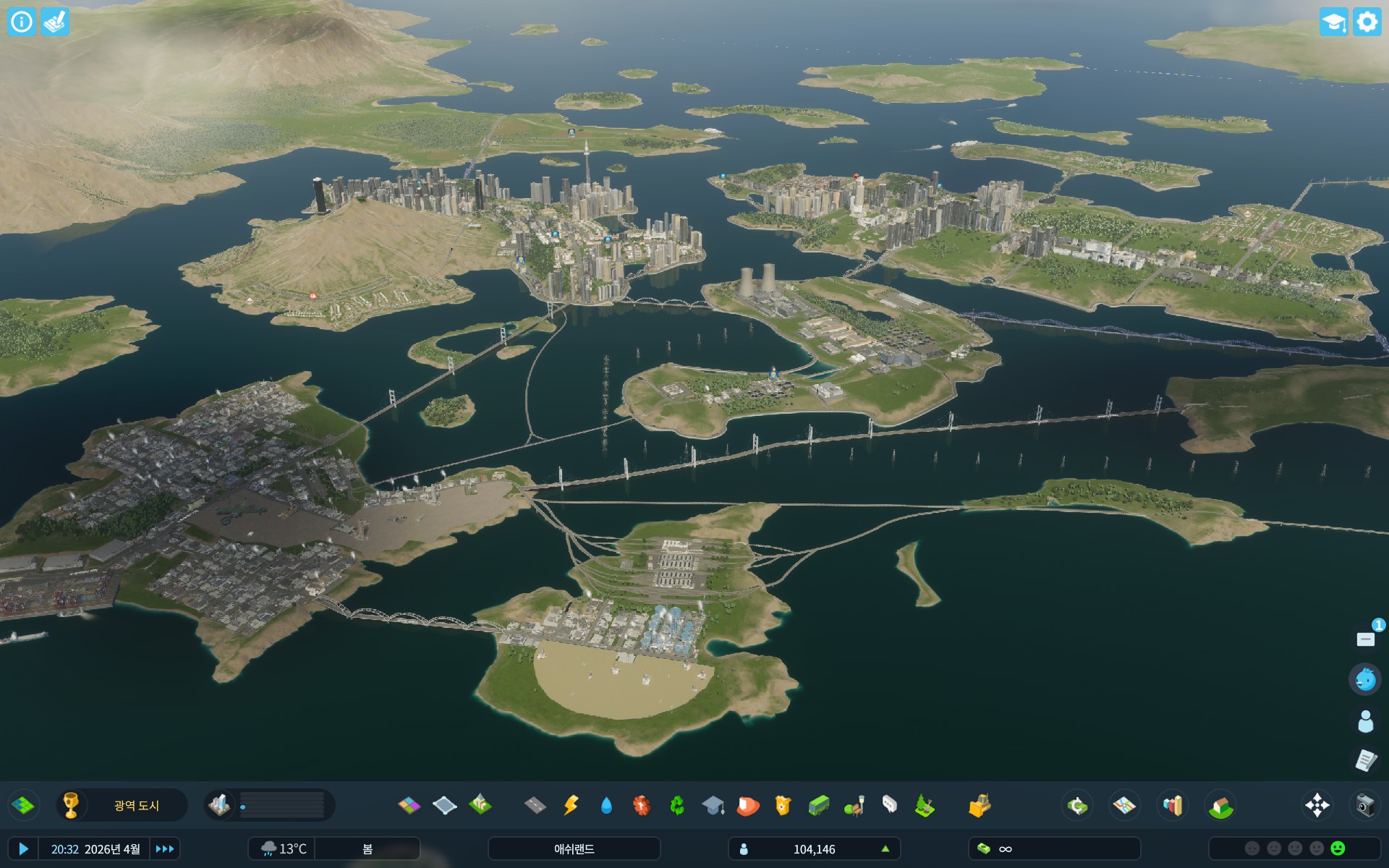Screen dimensions: 1389x868
Task: Select the yellow bulldozer tool
Action: [x=979, y=805]
